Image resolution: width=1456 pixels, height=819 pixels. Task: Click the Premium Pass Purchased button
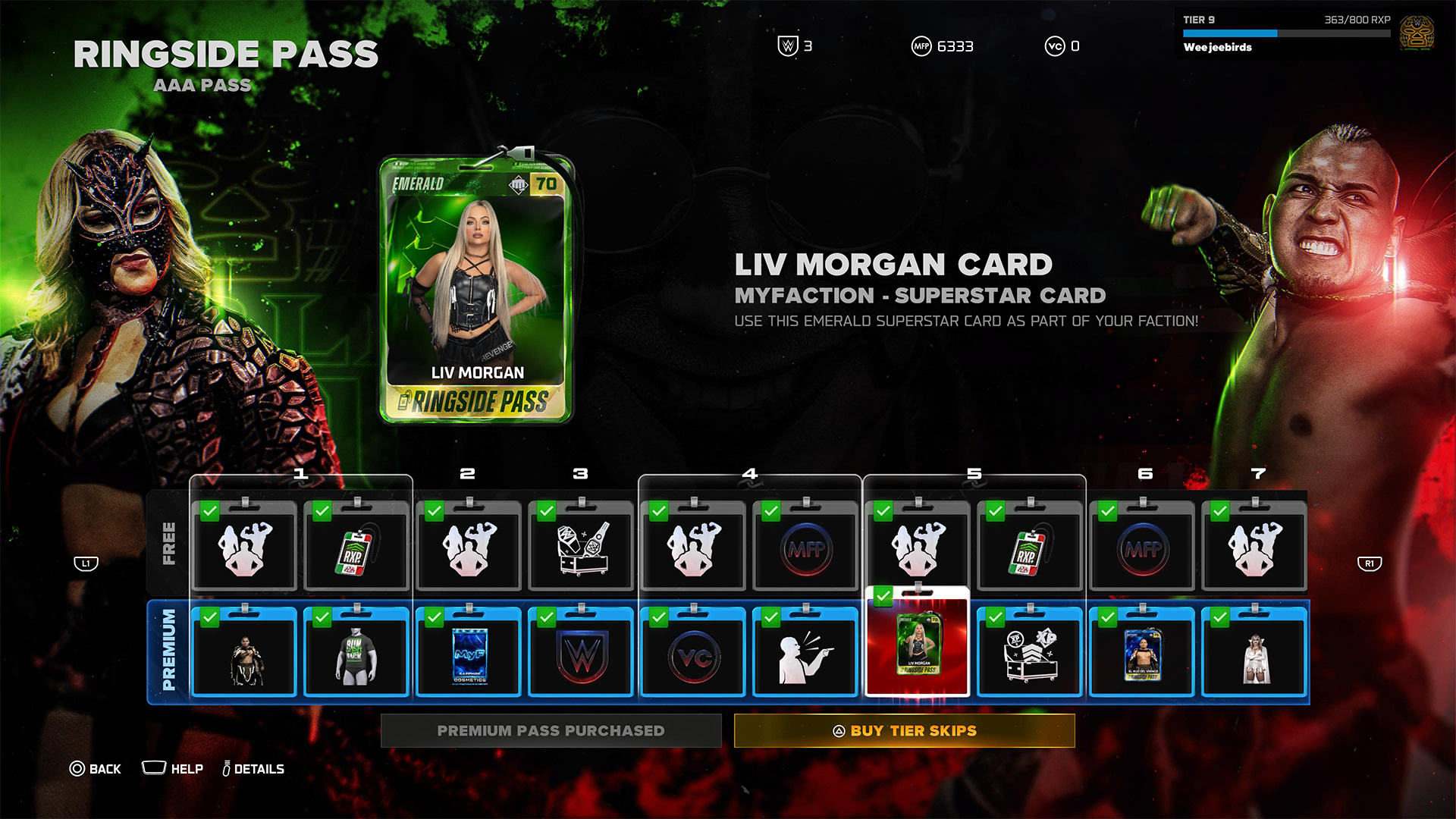coord(551,730)
